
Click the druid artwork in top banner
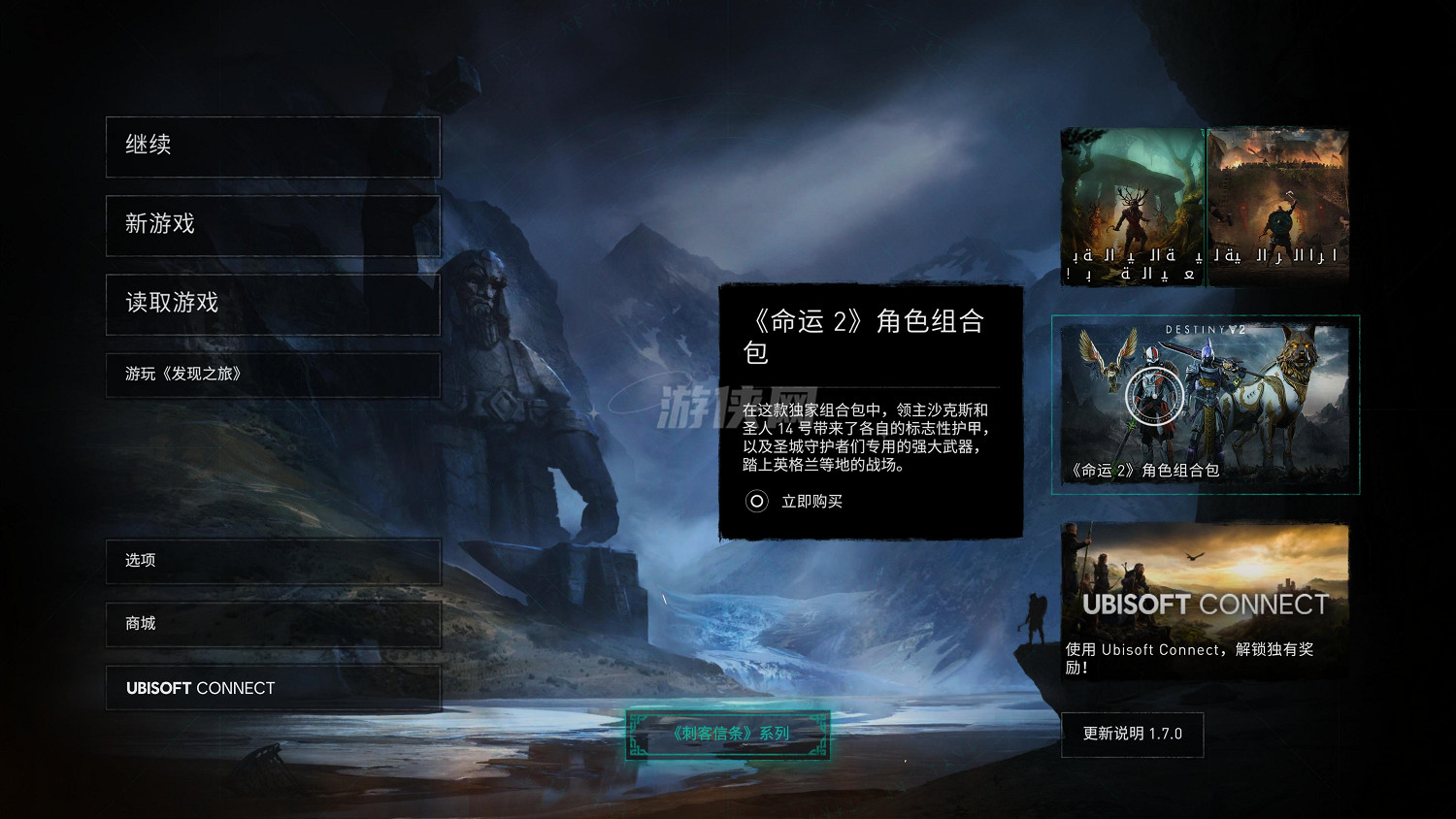click(1131, 205)
